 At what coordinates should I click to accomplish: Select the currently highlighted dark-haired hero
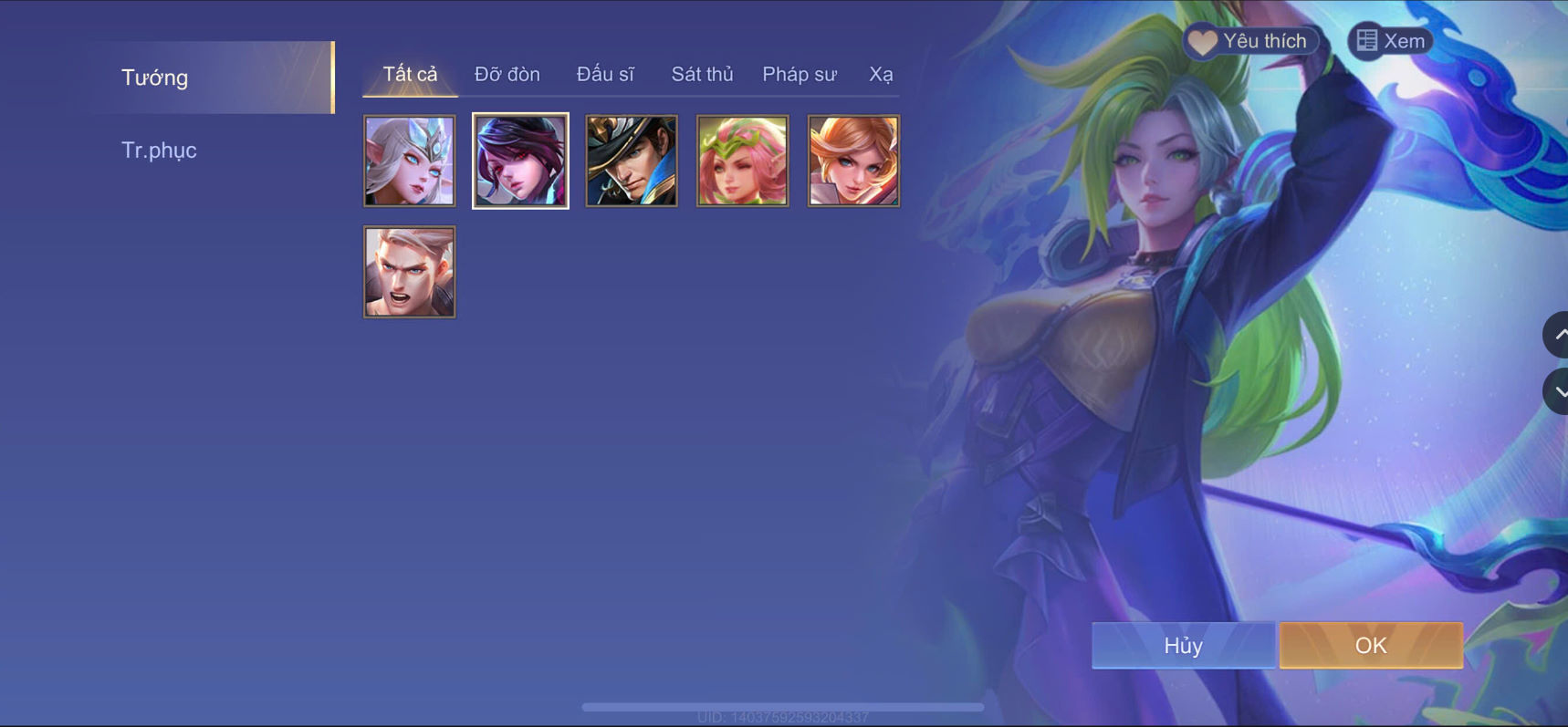[520, 161]
